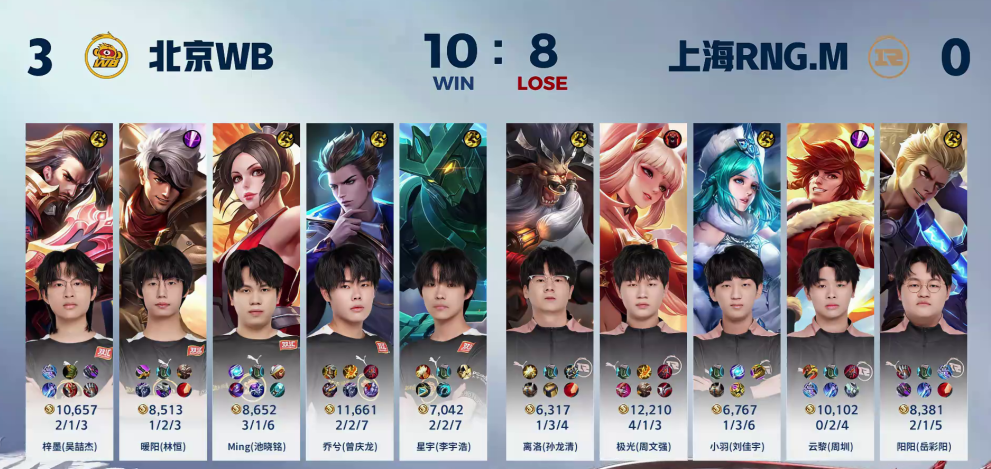Open the 极光(周文强) player card

pyautogui.click(x=643, y=285)
